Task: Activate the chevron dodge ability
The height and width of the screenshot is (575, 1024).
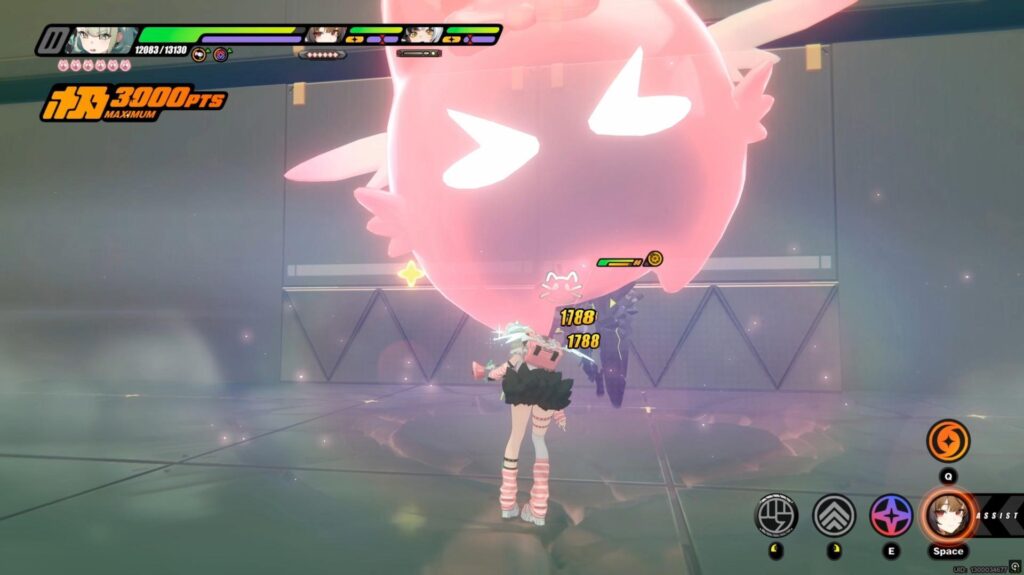Action: (x=833, y=515)
